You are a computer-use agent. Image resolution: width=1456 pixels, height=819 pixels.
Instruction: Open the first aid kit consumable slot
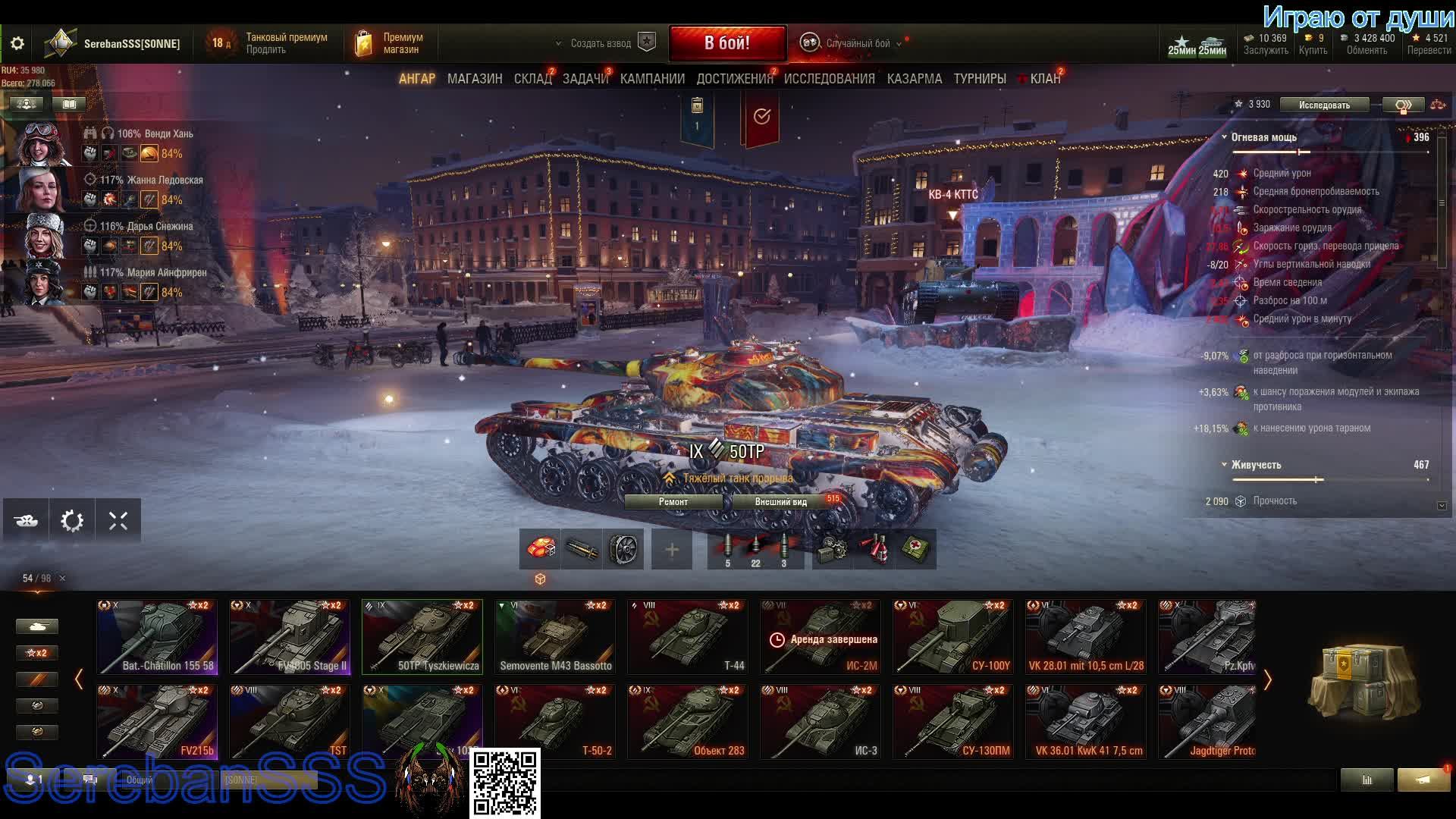(x=916, y=550)
